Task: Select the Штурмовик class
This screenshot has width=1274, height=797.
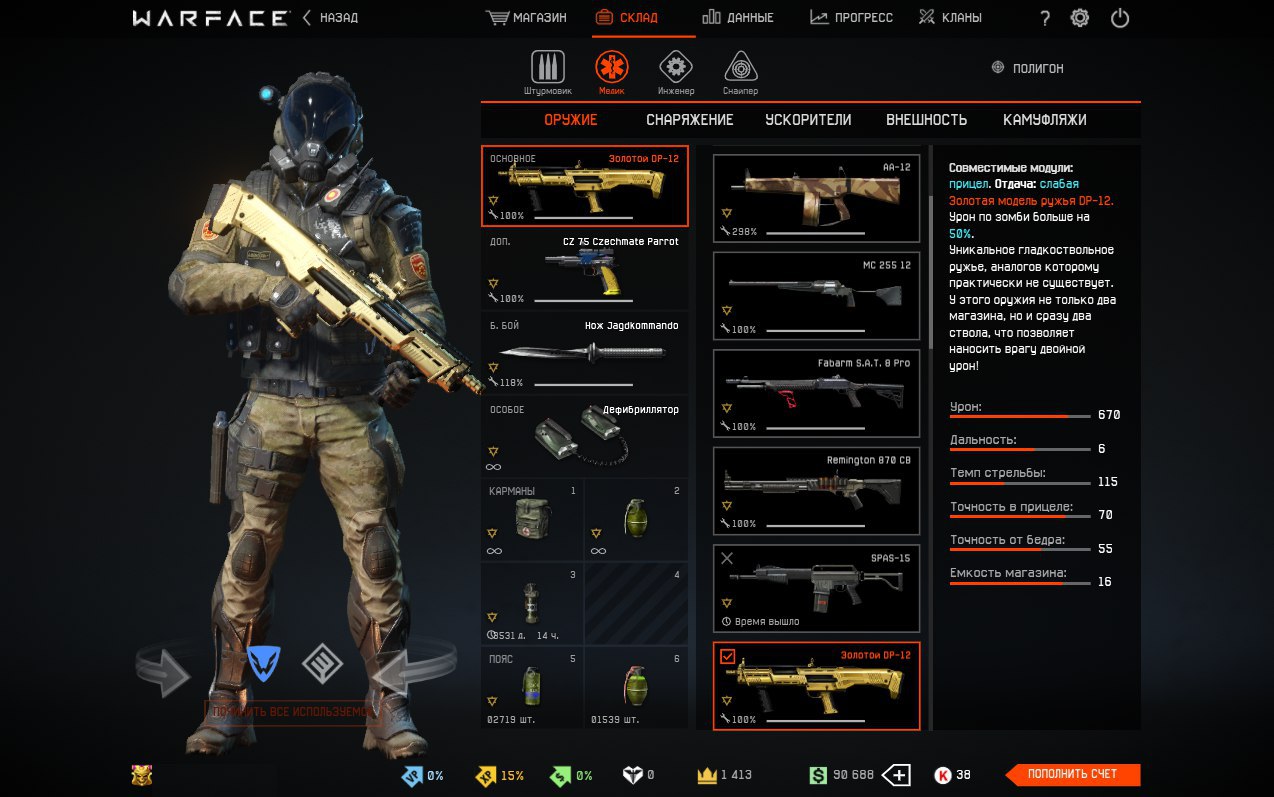Action: (547, 72)
